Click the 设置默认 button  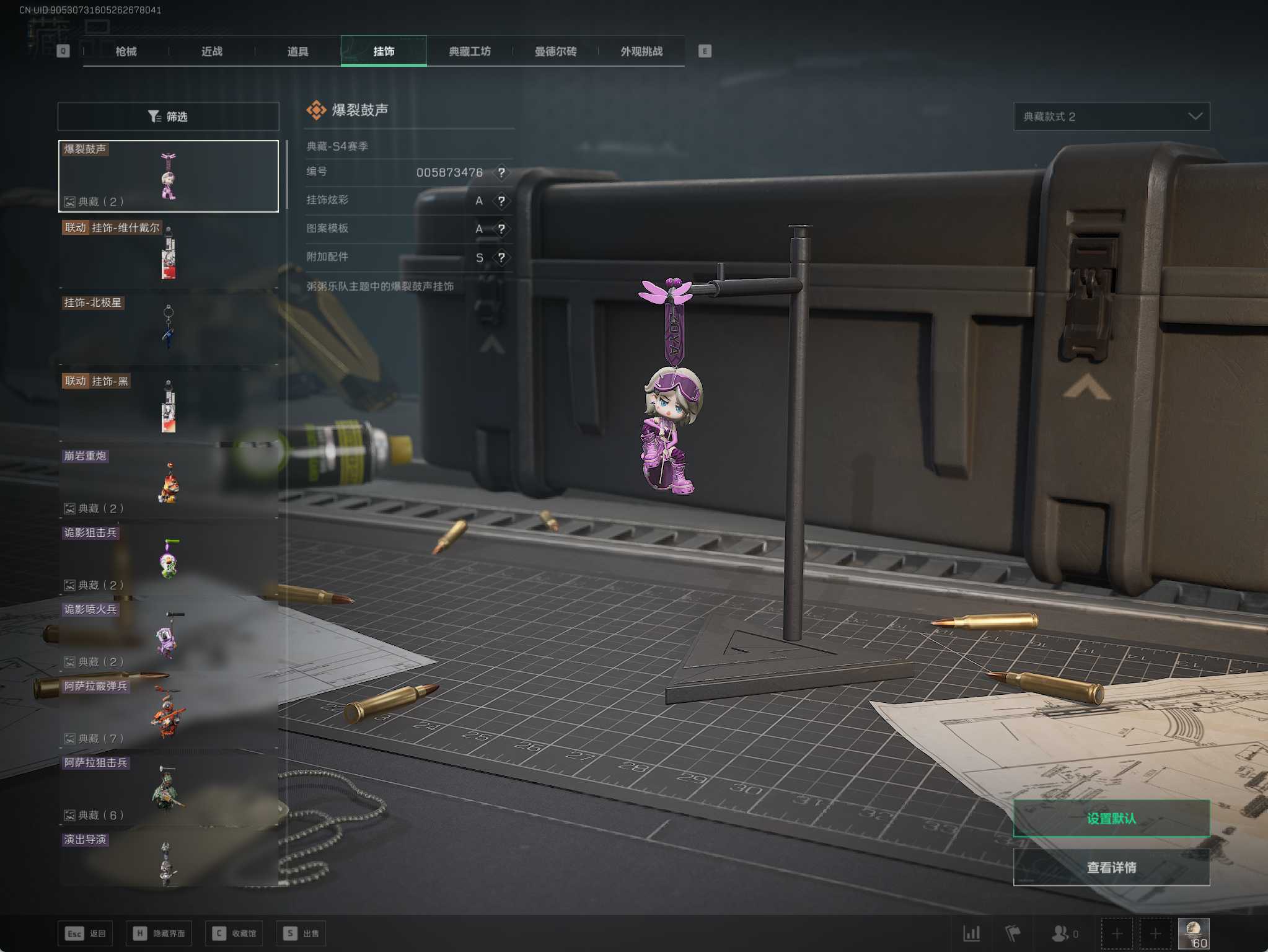click(x=1111, y=818)
